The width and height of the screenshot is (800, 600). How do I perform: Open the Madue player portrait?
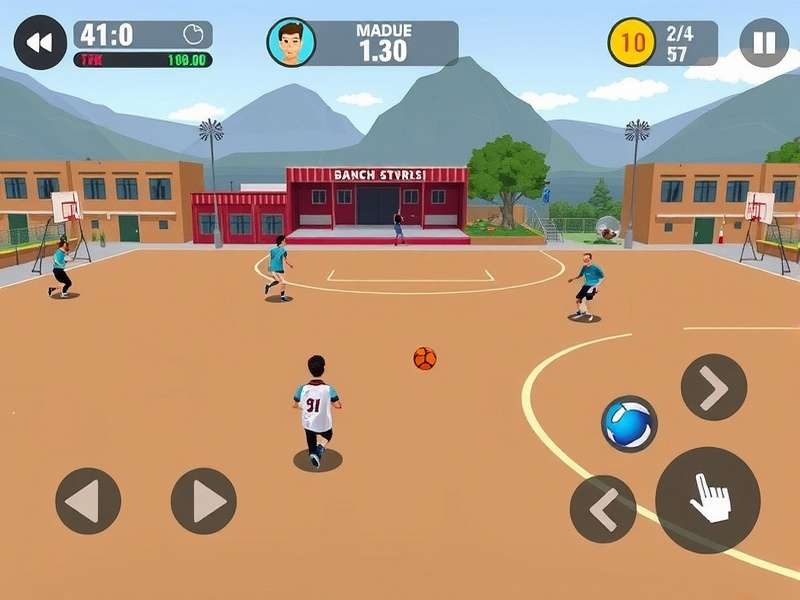pos(291,43)
